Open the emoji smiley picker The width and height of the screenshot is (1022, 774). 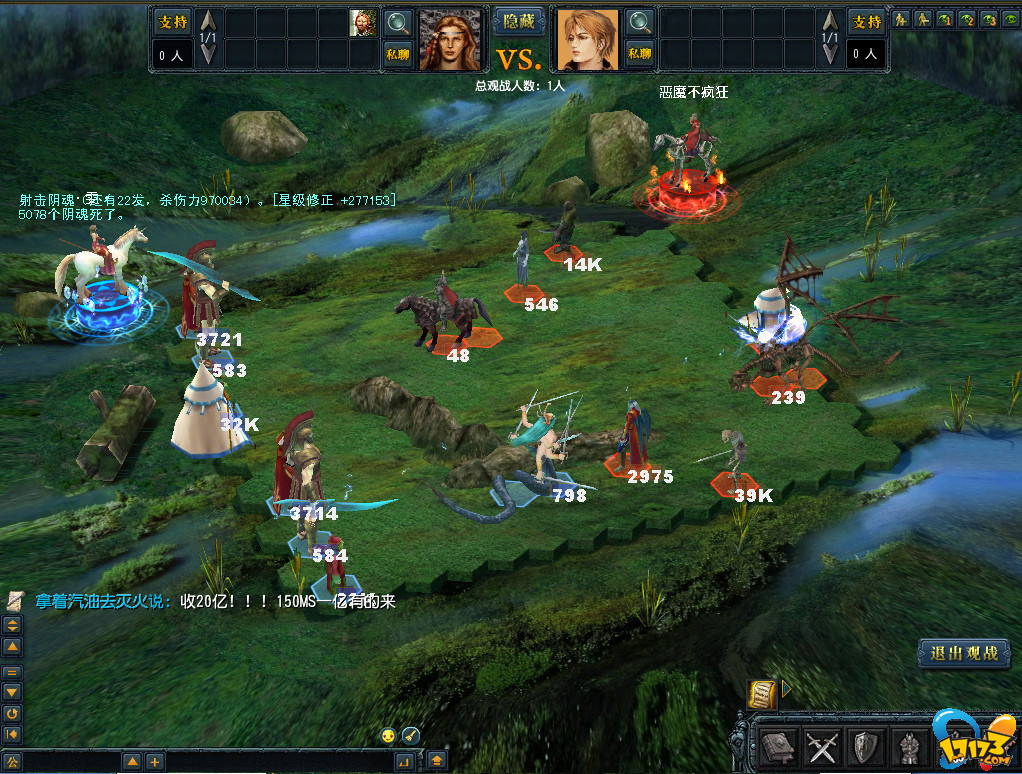pos(389,736)
